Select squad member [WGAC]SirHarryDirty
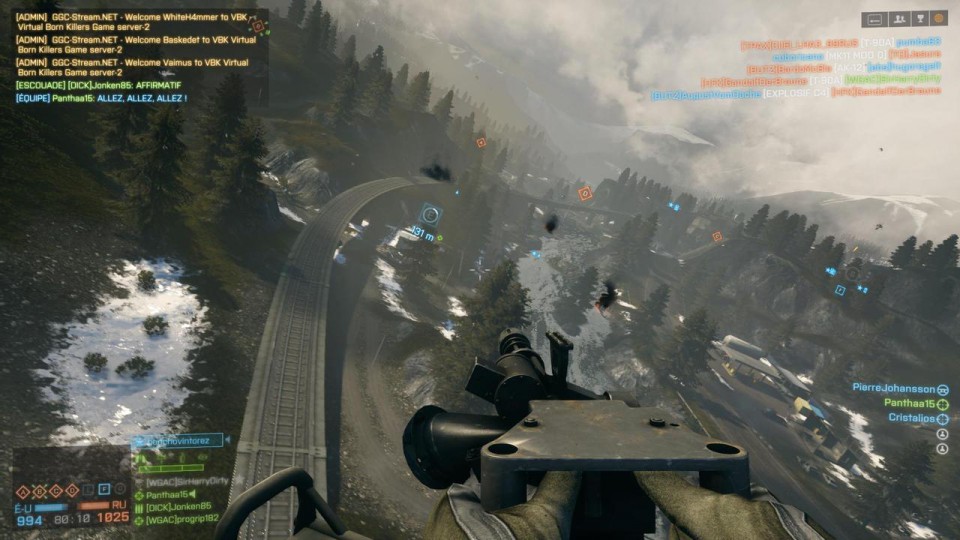Screen dimensions: 960x540 tap(186, 481)
